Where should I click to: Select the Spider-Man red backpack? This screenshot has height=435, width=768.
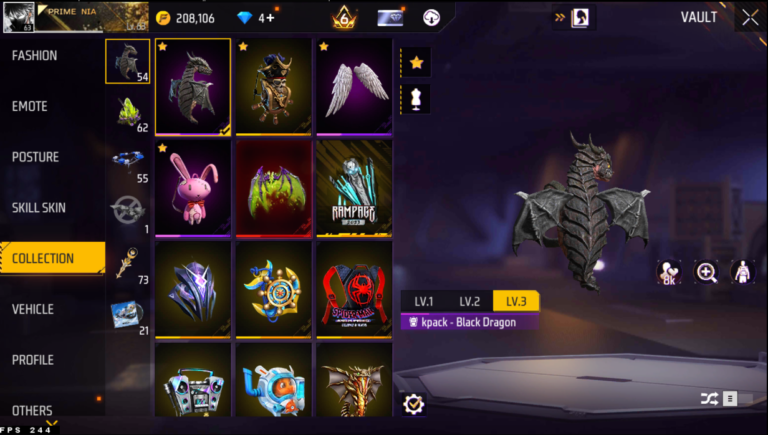[x=354, y=288]
